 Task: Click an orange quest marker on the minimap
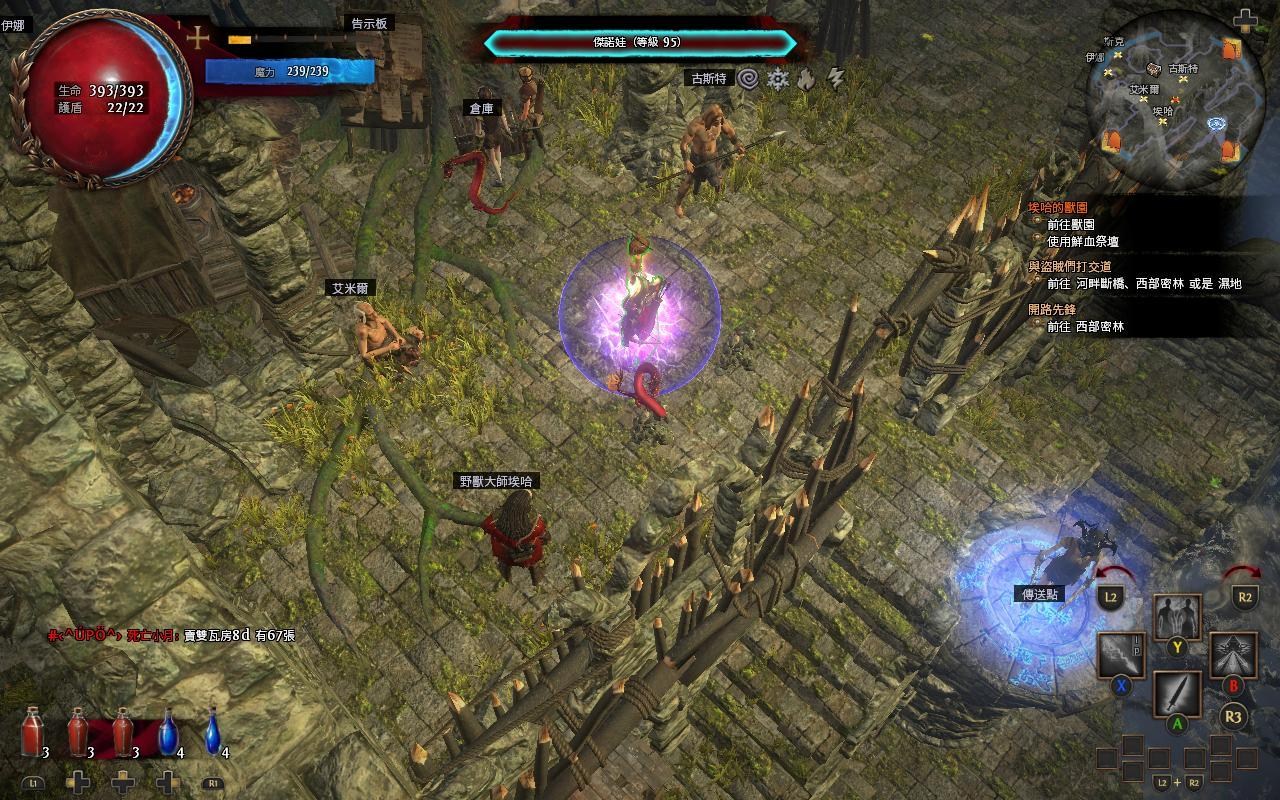coord(1231,50)
